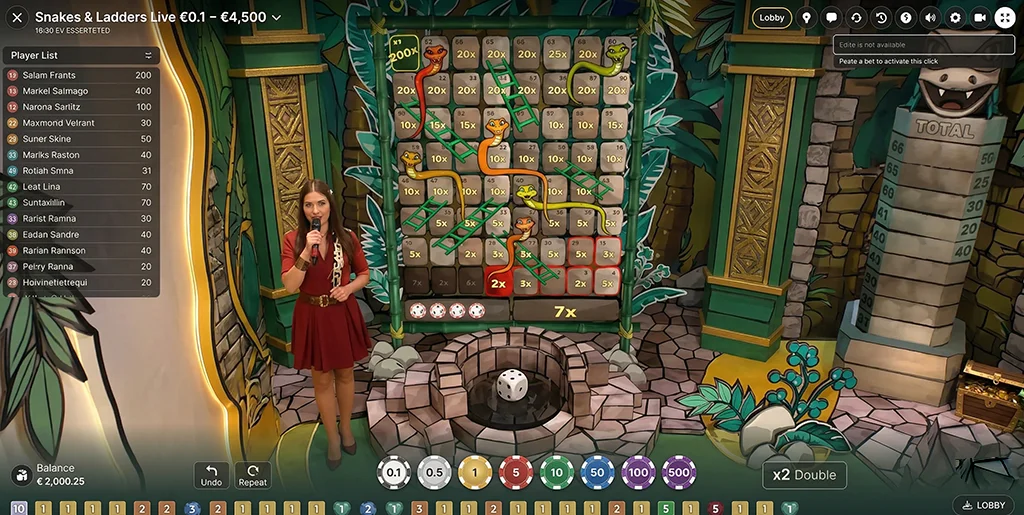Repeat the previous bet
The image size is (1024, 515).
point(253,475)
